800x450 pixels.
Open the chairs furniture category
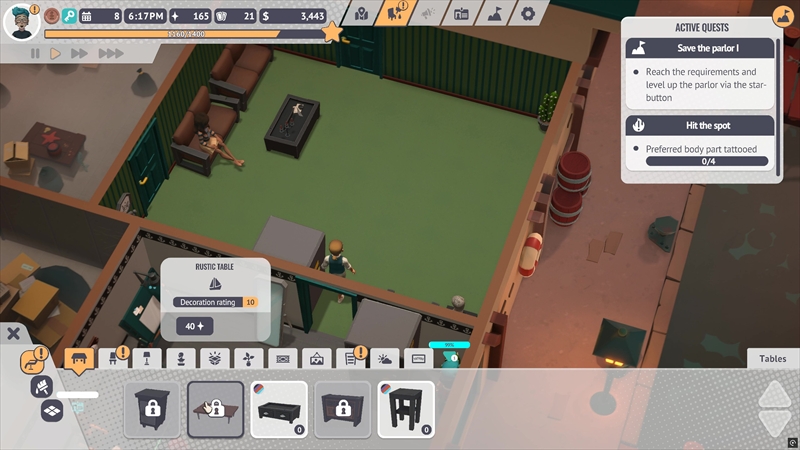coord(112,359)
